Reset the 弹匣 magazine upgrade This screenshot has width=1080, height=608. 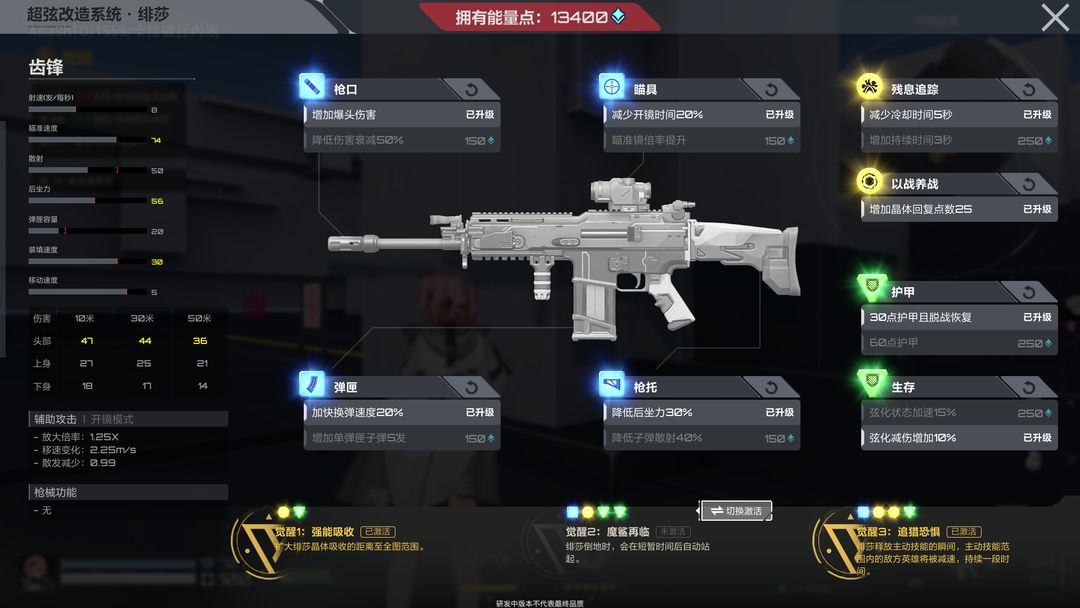point(472,387)
